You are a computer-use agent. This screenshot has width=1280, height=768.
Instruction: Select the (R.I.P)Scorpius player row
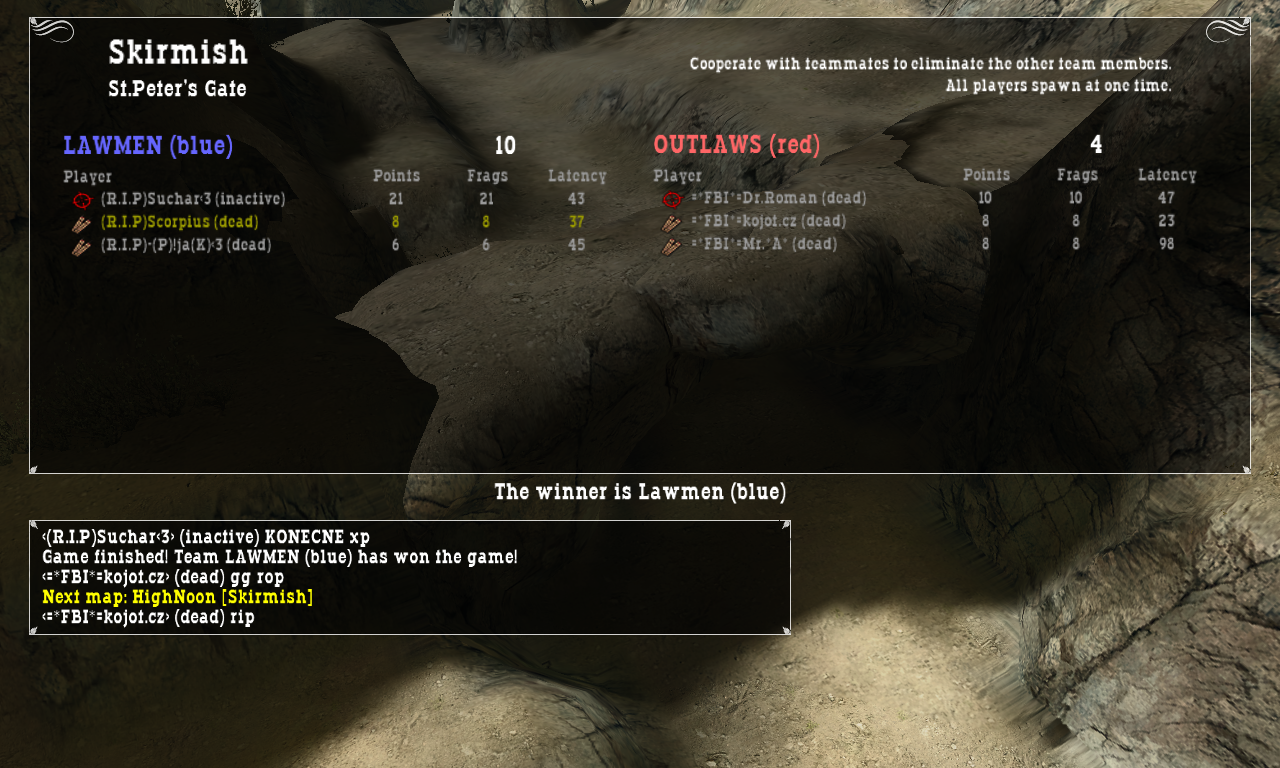tap(180, 222)
